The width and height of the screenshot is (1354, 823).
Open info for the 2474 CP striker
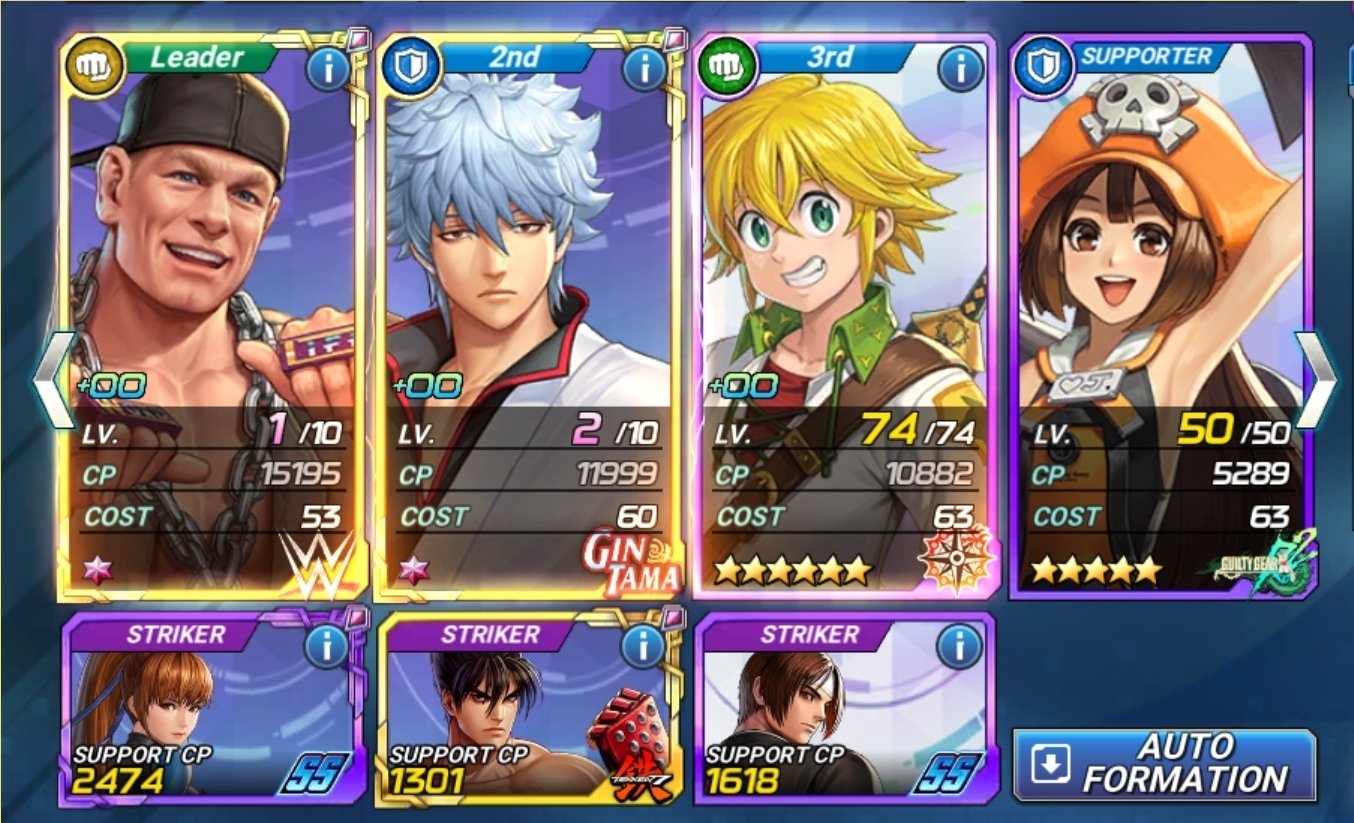tap(327, 647)
